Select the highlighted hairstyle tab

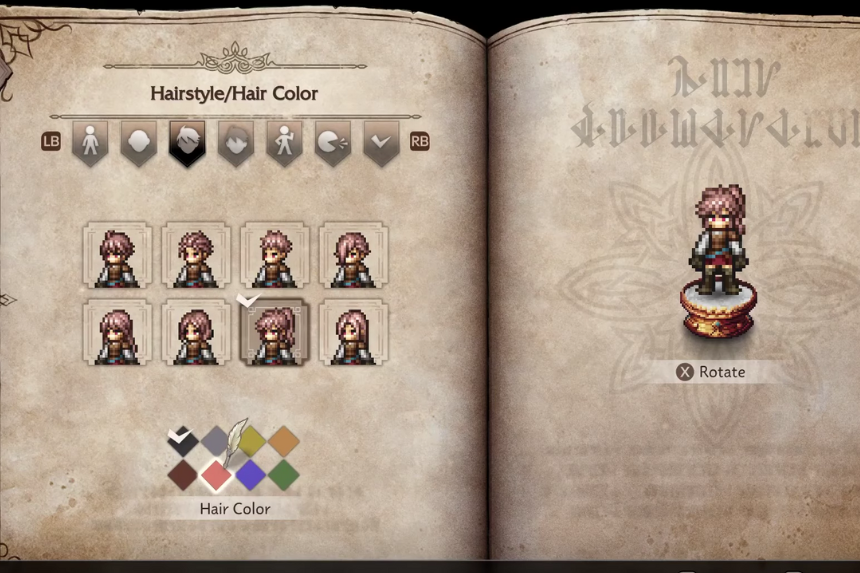click(187, 142)
